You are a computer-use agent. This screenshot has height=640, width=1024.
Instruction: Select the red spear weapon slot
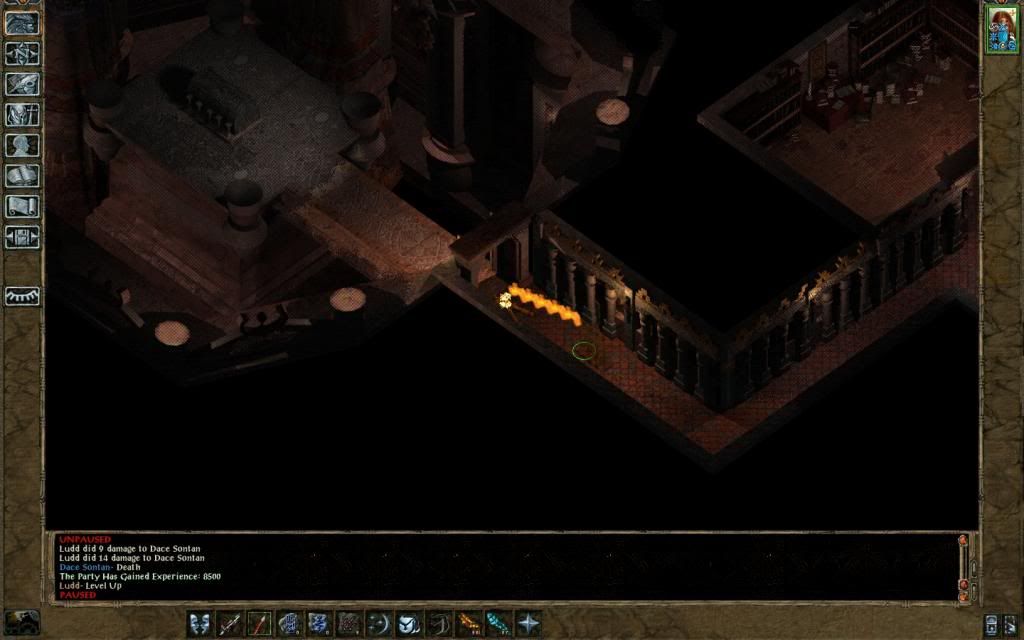260,624
